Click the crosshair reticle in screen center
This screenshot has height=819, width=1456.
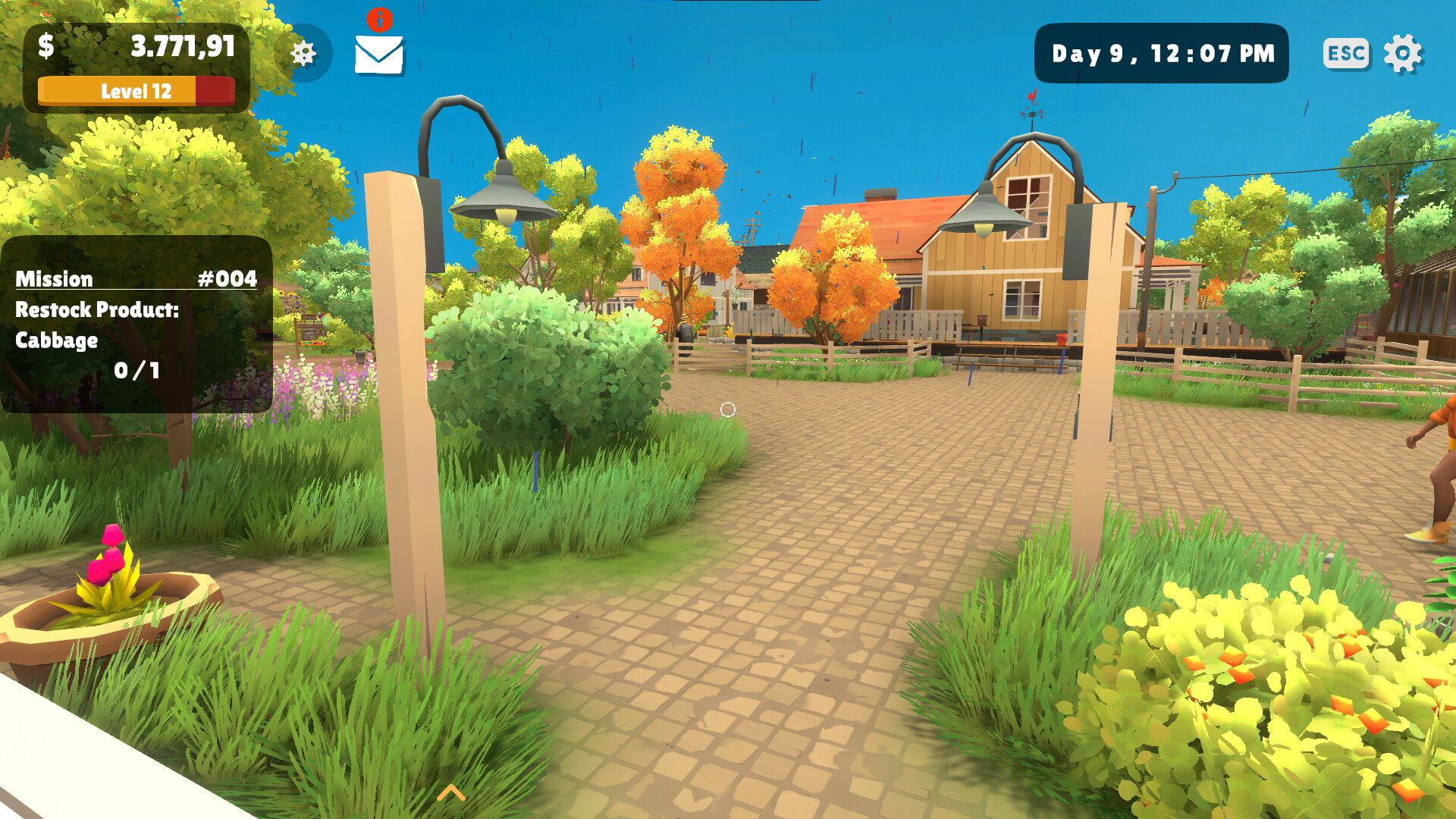tap(730, 409)
